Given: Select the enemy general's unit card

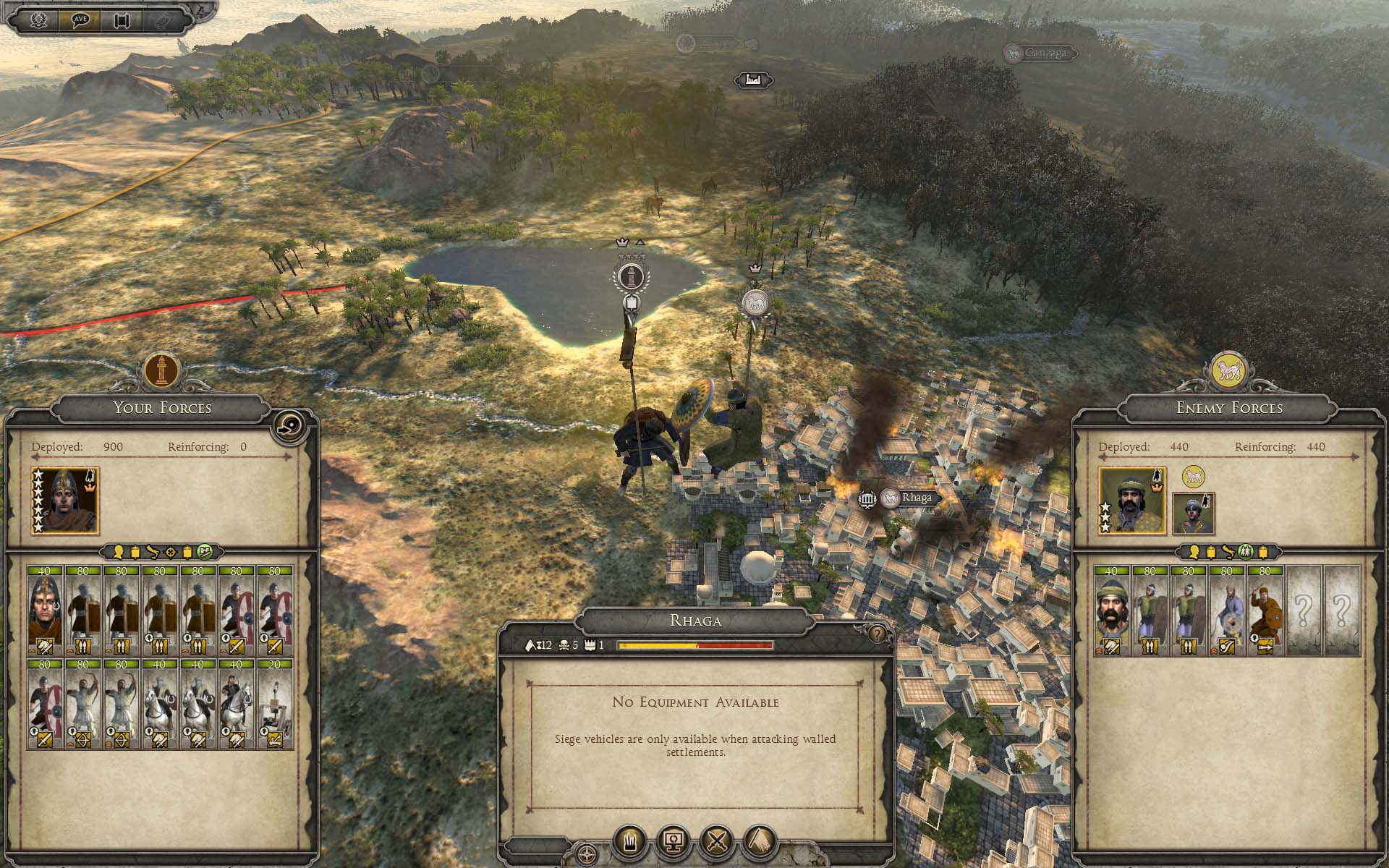Looking at the screenshot, I should pos(1111,610).
